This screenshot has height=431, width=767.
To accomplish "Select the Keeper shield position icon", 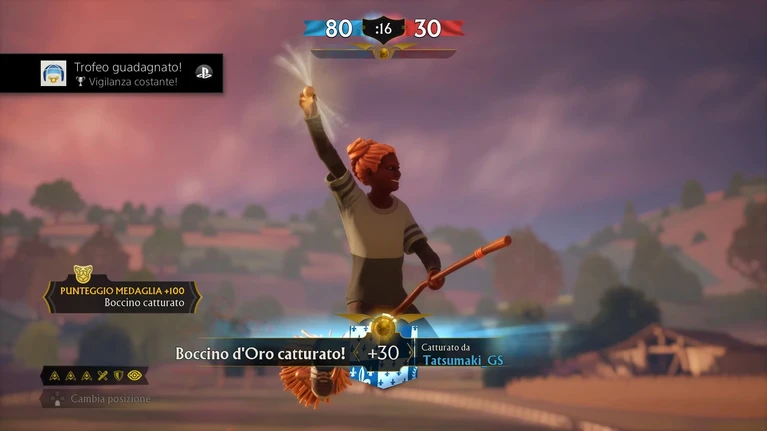I will point(117,376).
